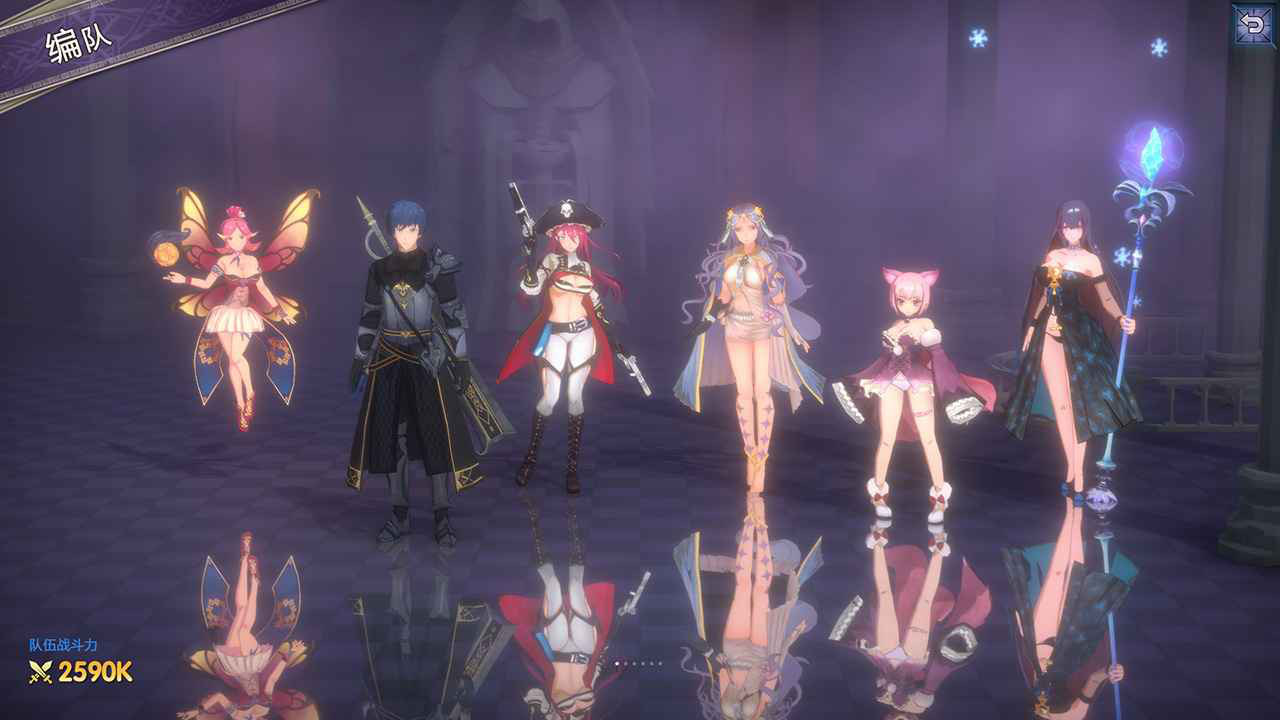Switch to the second formation page dot

pos(626,663)
